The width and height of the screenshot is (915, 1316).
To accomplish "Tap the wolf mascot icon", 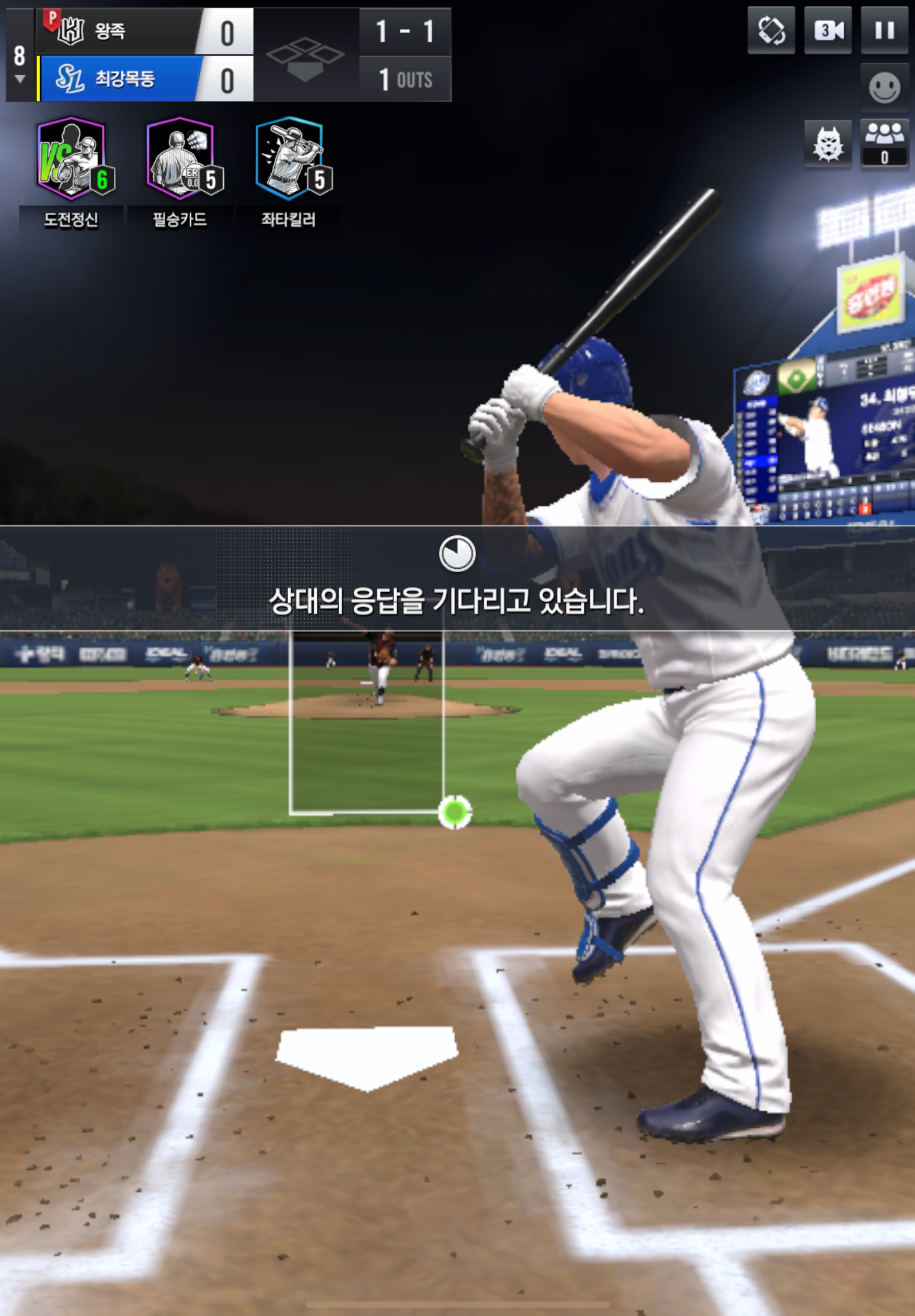I will pyautogui.click(x=828, y=143).
